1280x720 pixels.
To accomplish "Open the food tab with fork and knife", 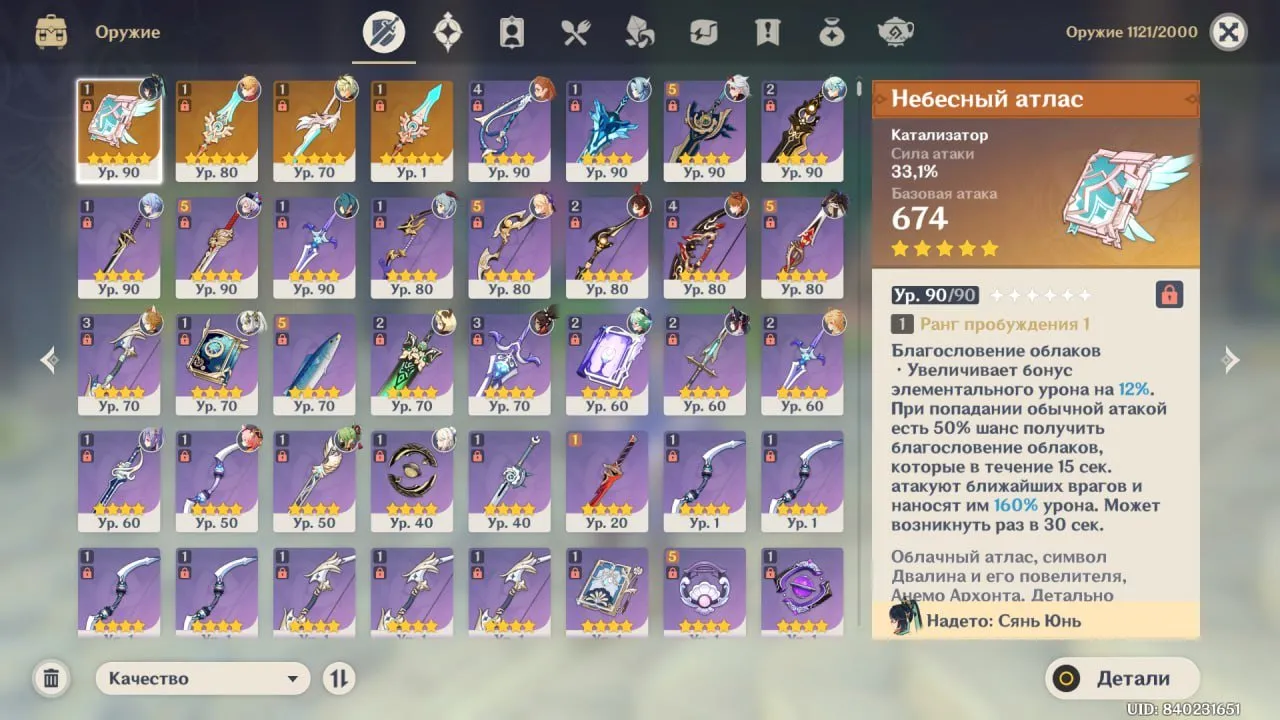I will pyautogui.click(x=575, y=32).
